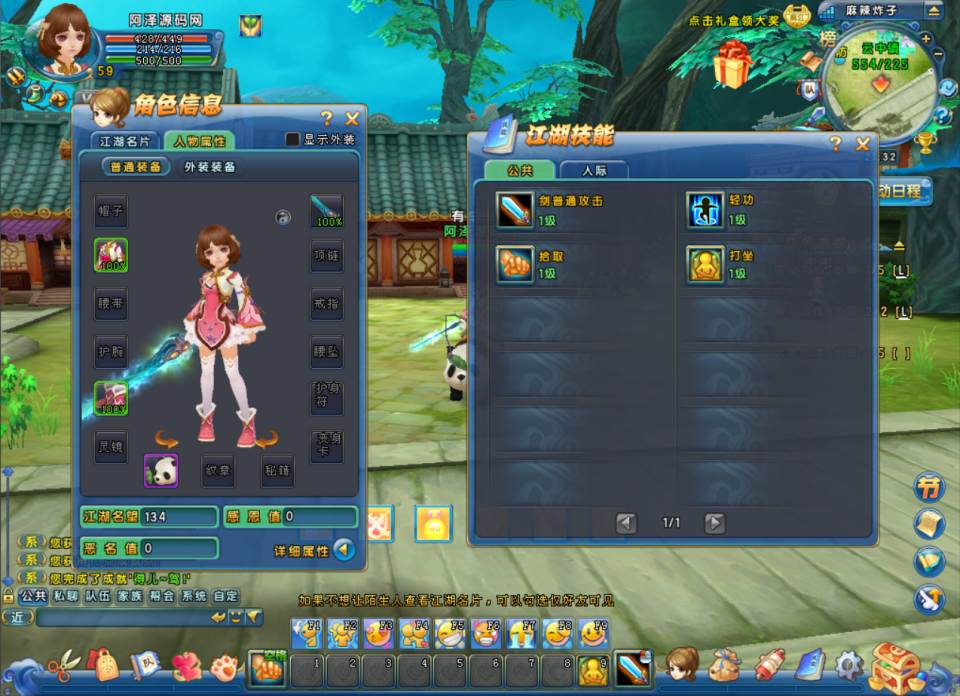Go to next skill page arrow
The width and height of the screenshot is (960, 696).
714,522
